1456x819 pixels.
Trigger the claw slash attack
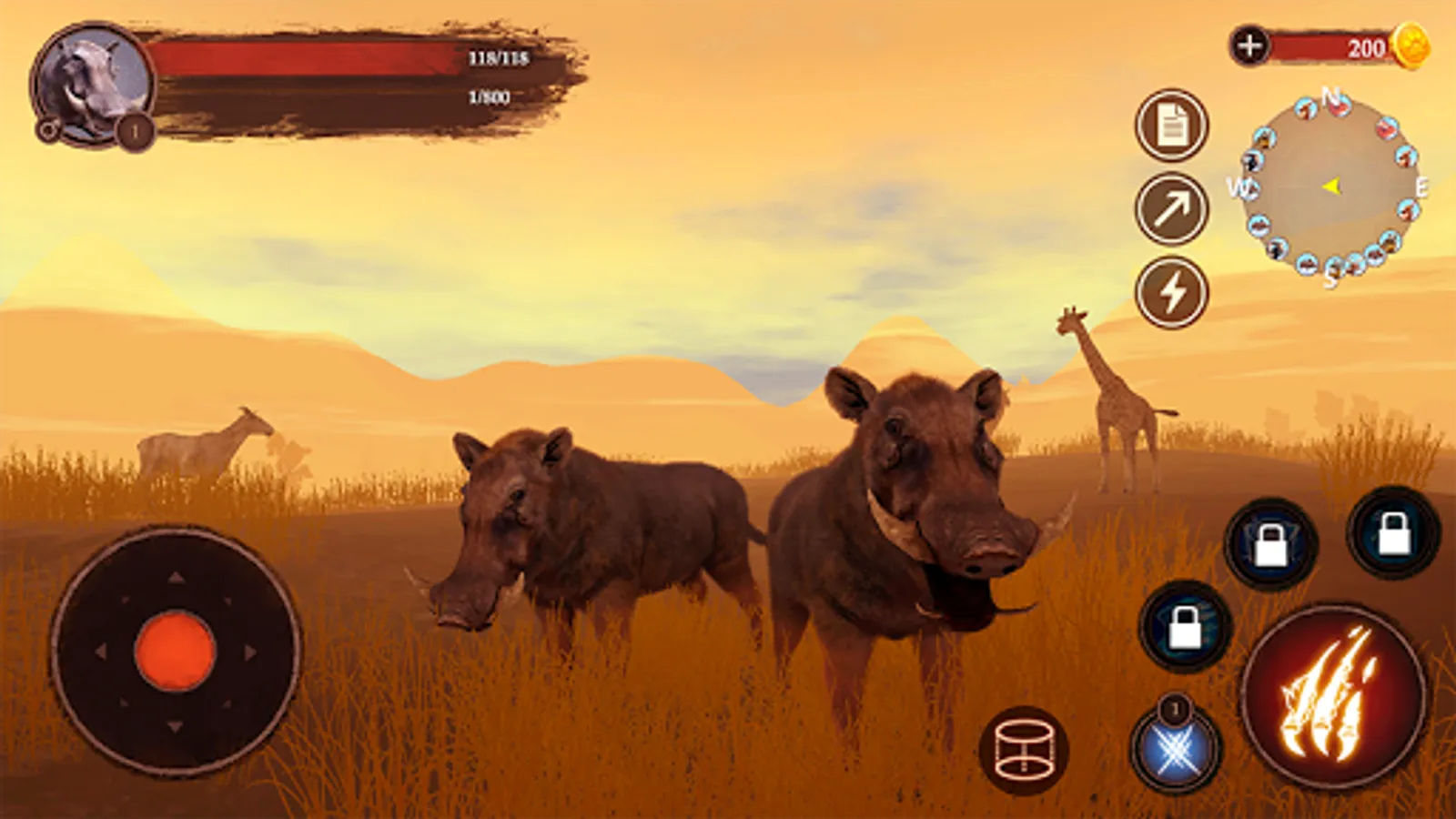1333,697
